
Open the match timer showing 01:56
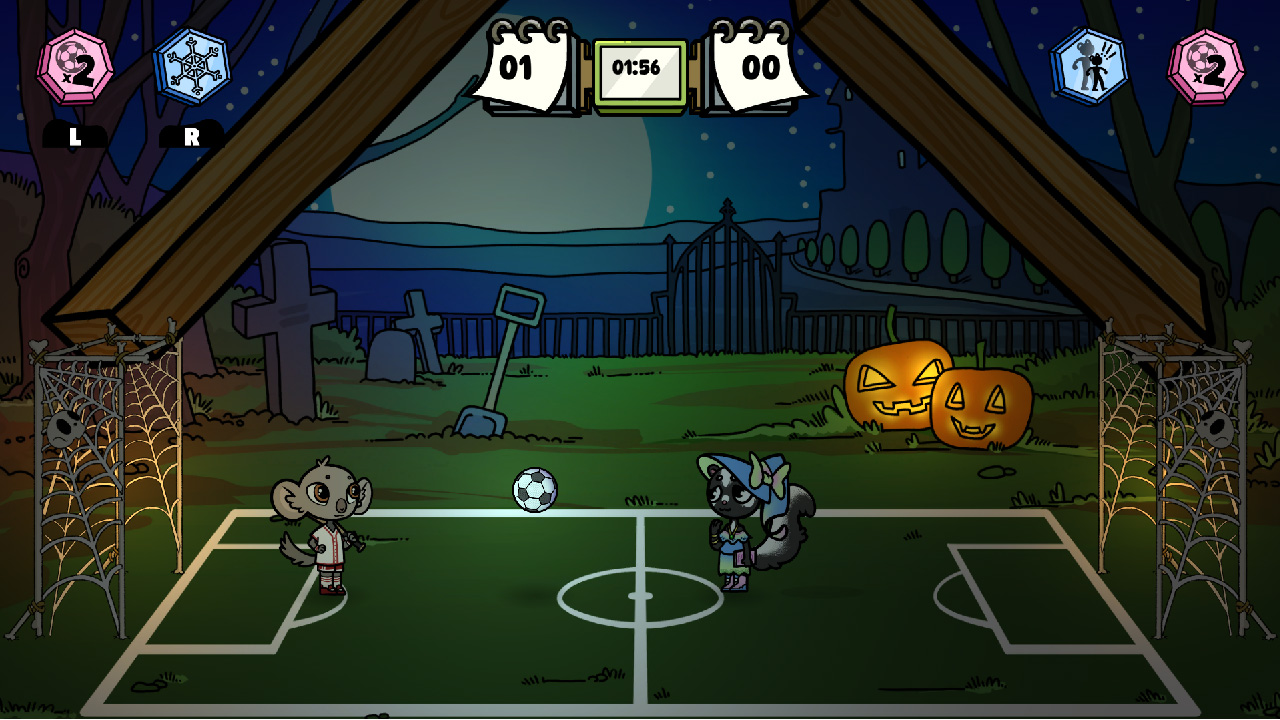tap(640, 67)
